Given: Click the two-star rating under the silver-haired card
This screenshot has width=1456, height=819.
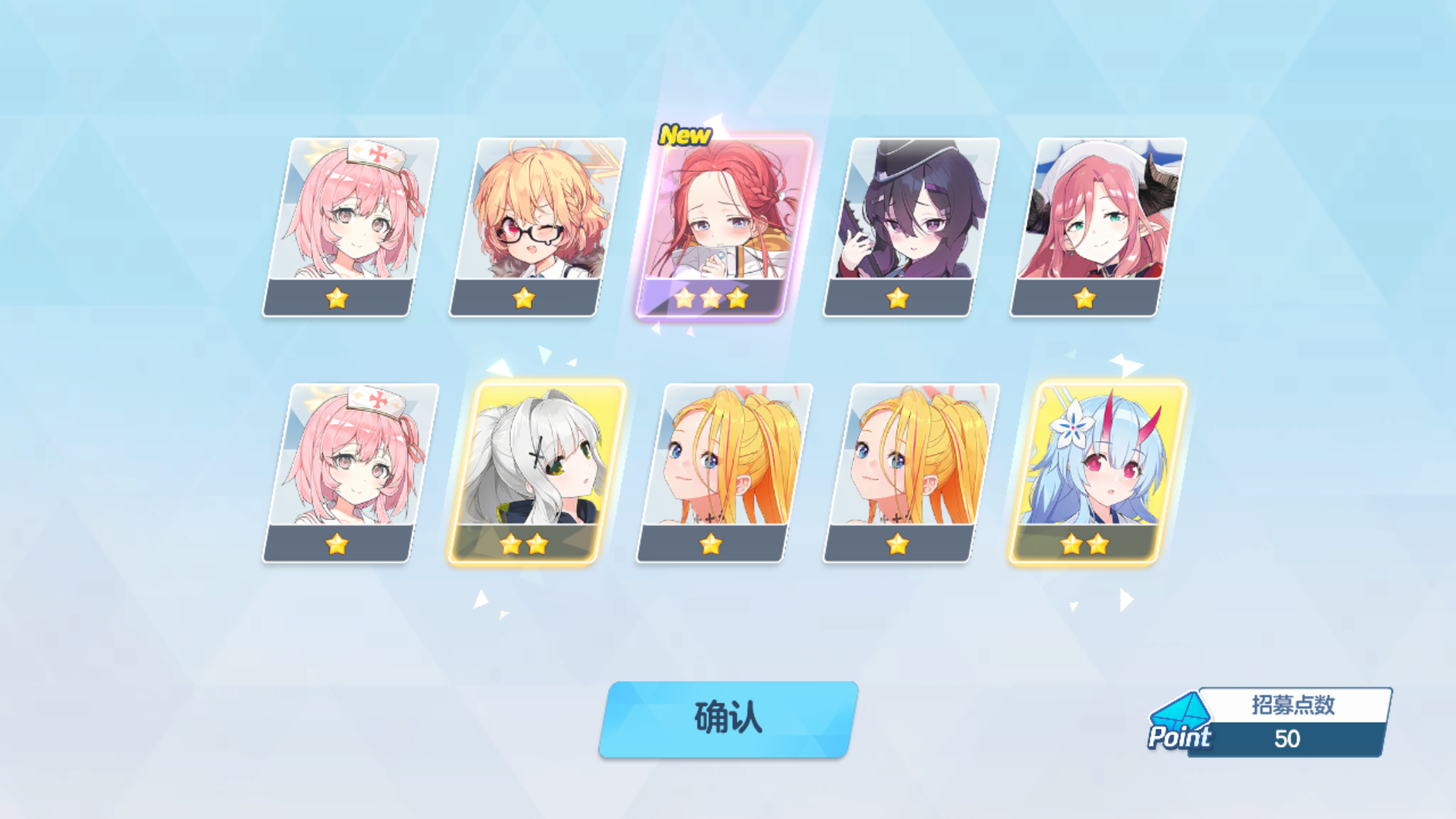Looking at the screenshot, I should (x=523, y=544).
